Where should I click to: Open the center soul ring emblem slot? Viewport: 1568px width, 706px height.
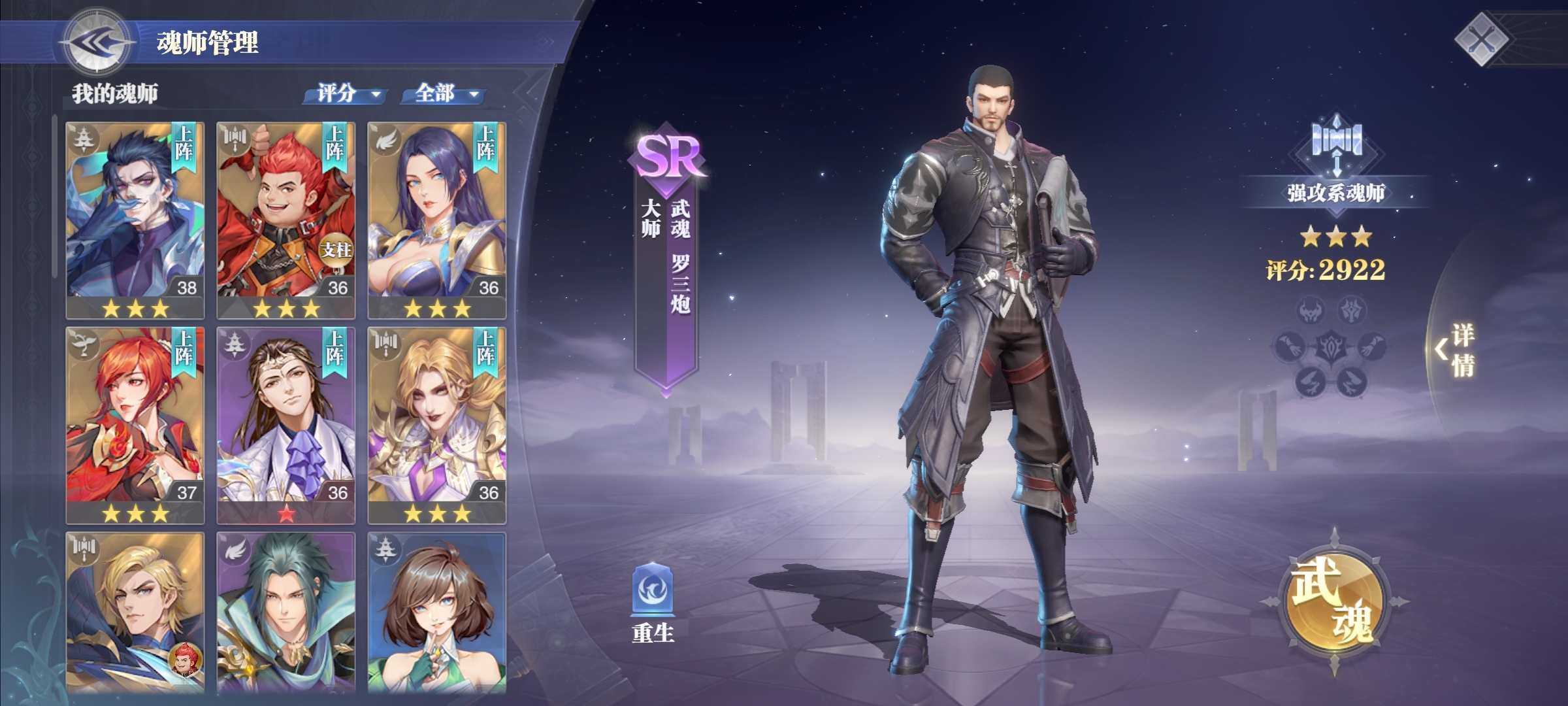pyautogui.click(x=1330, y=347)
